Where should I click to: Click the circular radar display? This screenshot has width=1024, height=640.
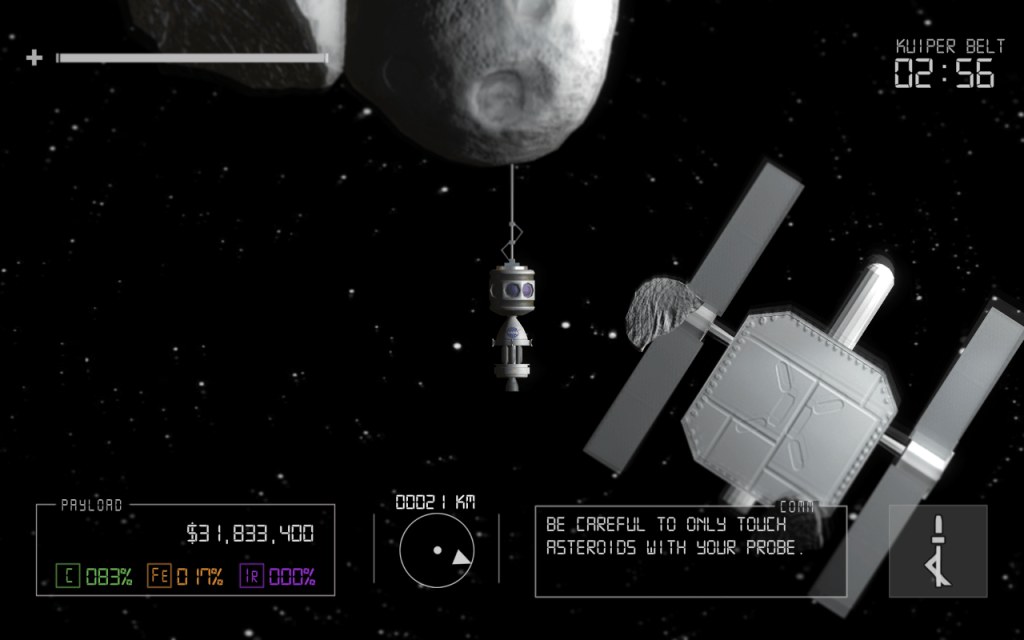pos(436,551)
